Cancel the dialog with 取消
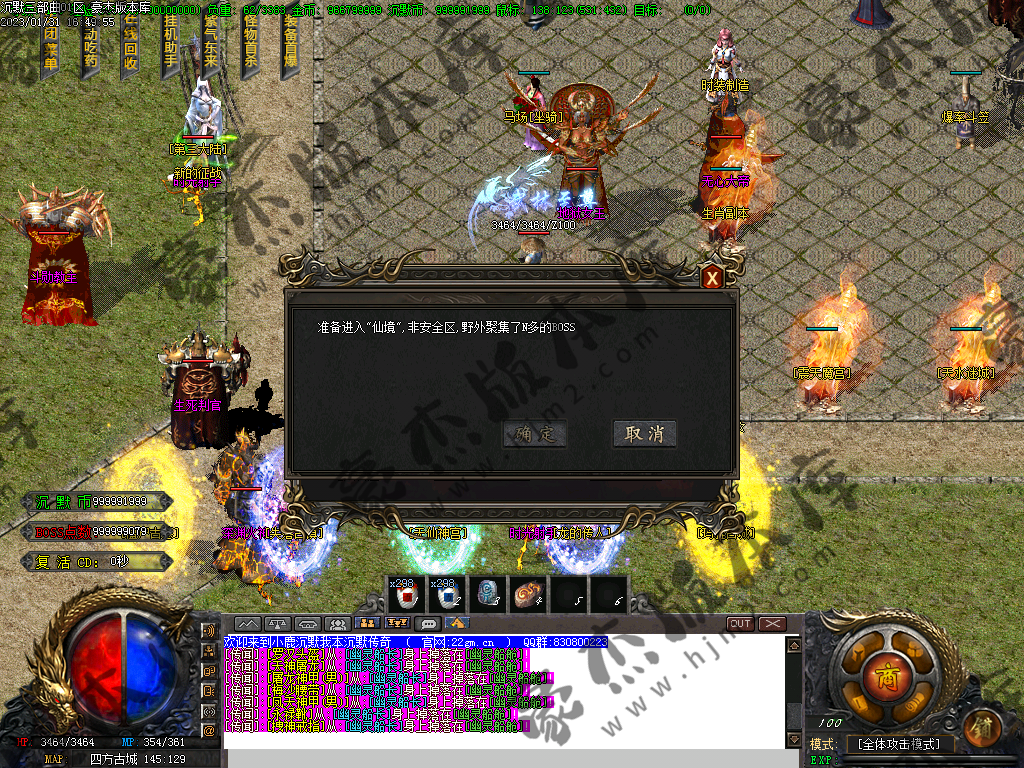The height and width of the screenshot is (768, 1024). click(x=644, y=434)
